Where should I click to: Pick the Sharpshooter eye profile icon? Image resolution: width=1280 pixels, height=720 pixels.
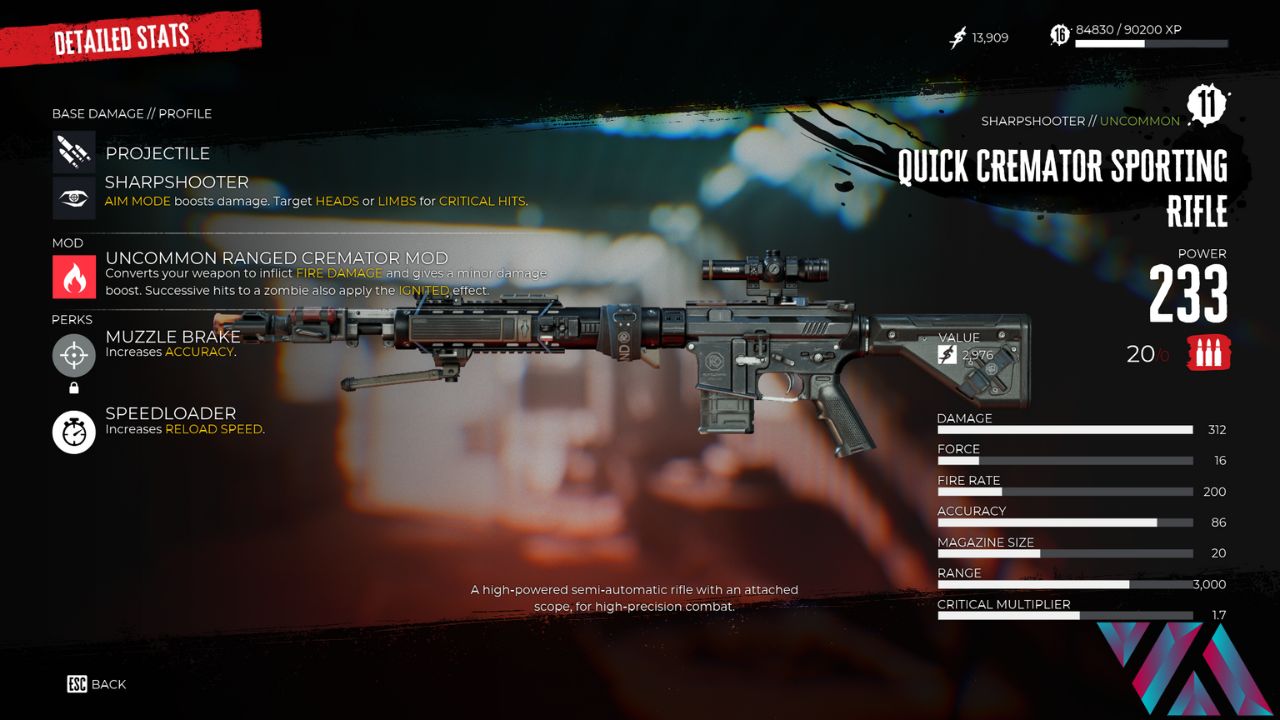[x=74, y=197]
